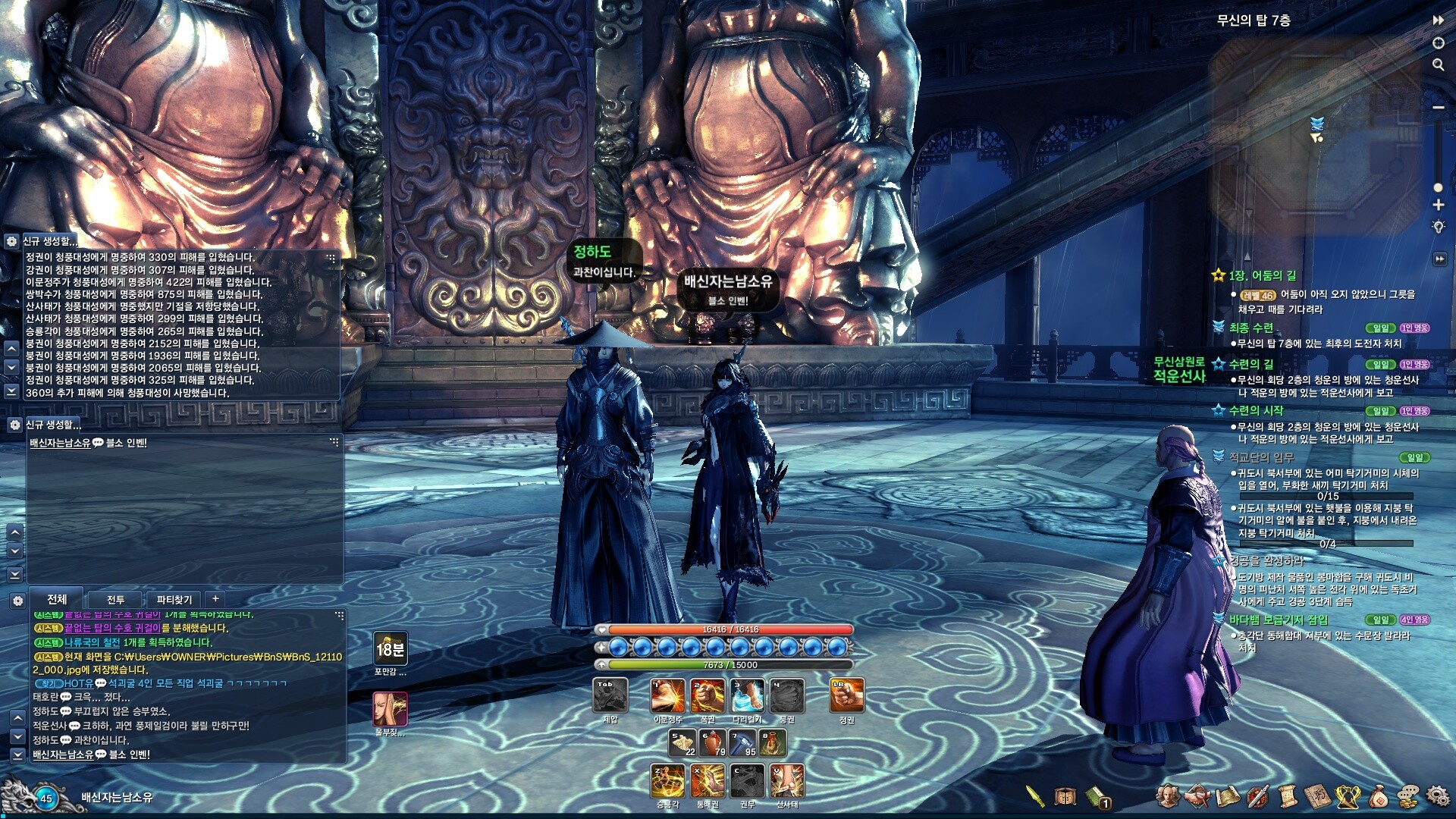
Task: Open the character portrait info icon
Action: tap(1167, 796)
